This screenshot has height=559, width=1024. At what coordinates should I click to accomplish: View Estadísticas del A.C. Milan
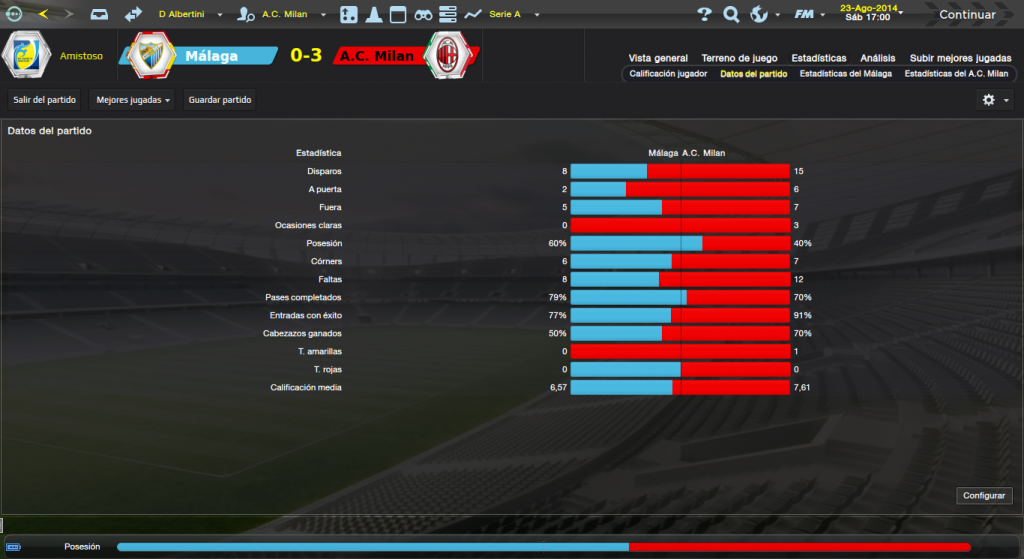(x=956, y=74)
